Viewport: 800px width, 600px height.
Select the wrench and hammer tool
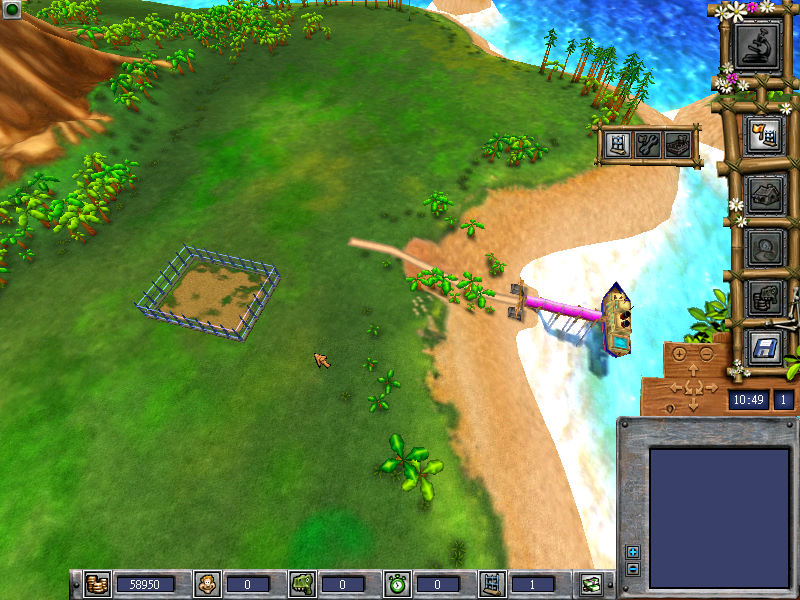648,145
